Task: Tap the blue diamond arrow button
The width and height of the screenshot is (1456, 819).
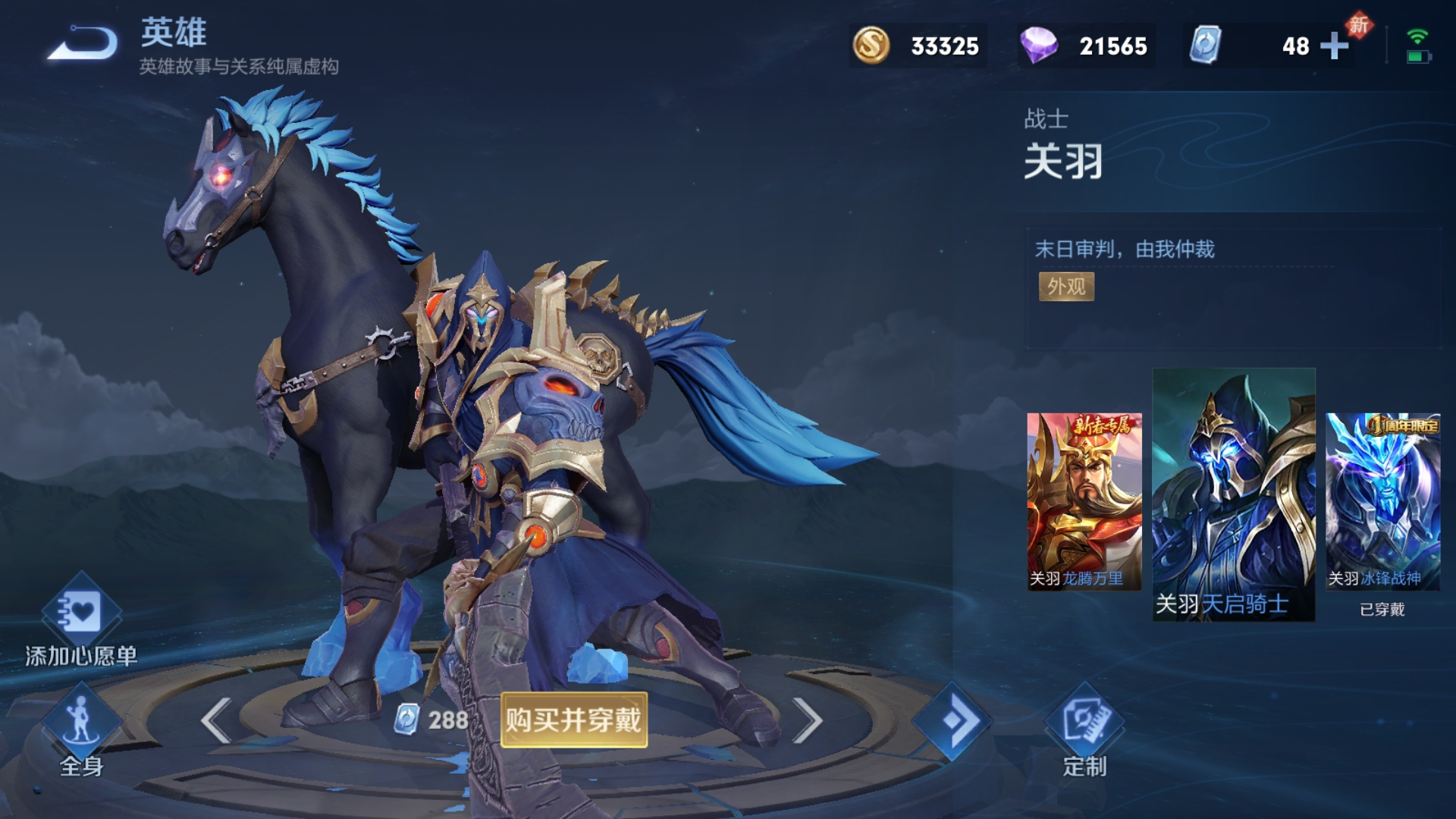Action: (952, 720)
